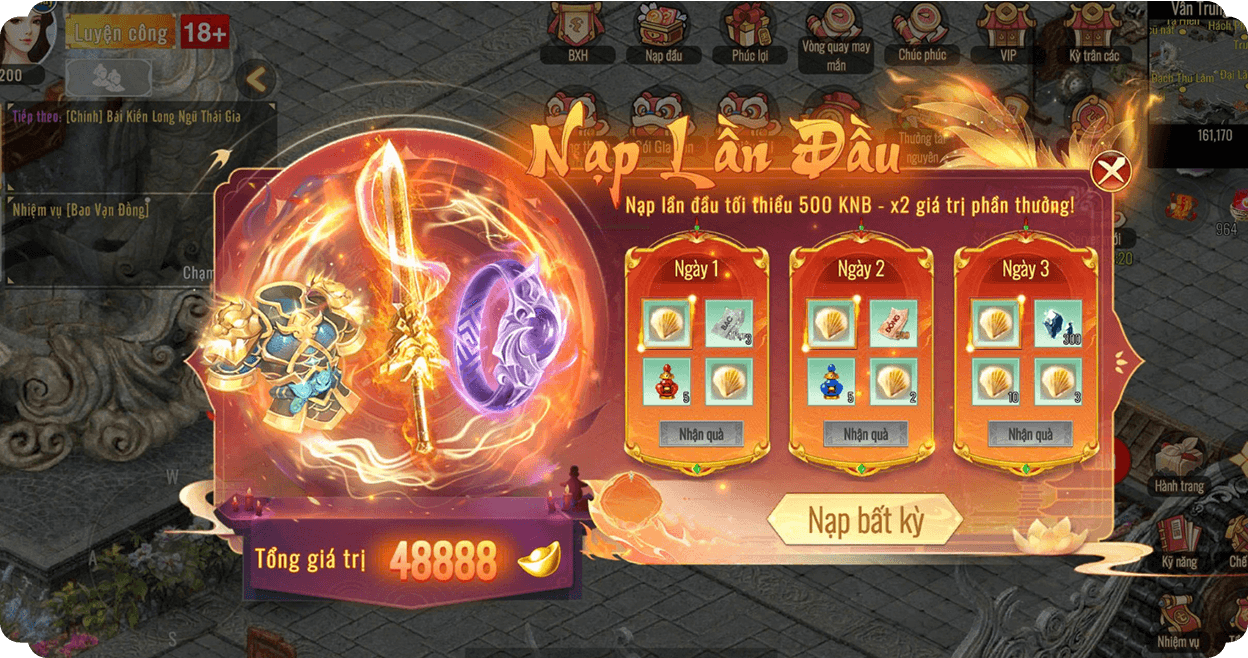Open the VIP menu
The width and height of the screenshot is (1248, 658).
(x=1007, y=33)
